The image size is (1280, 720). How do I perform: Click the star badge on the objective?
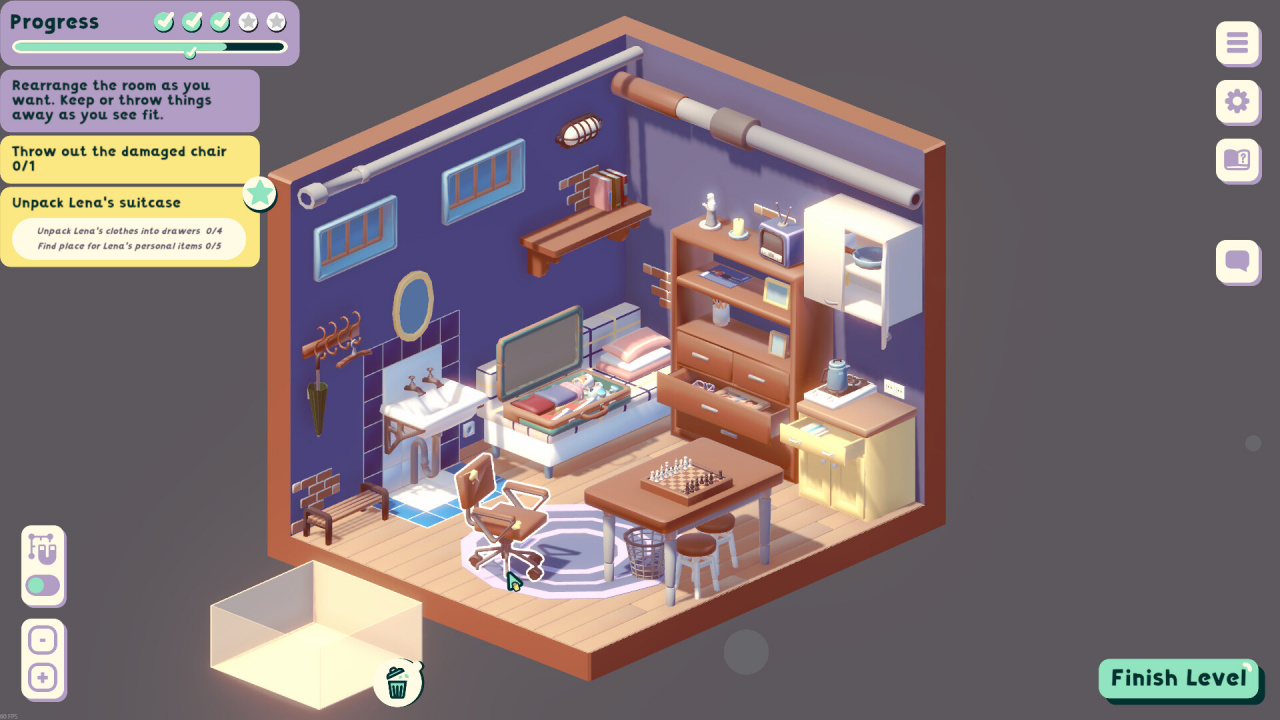[x=260, y=193]
